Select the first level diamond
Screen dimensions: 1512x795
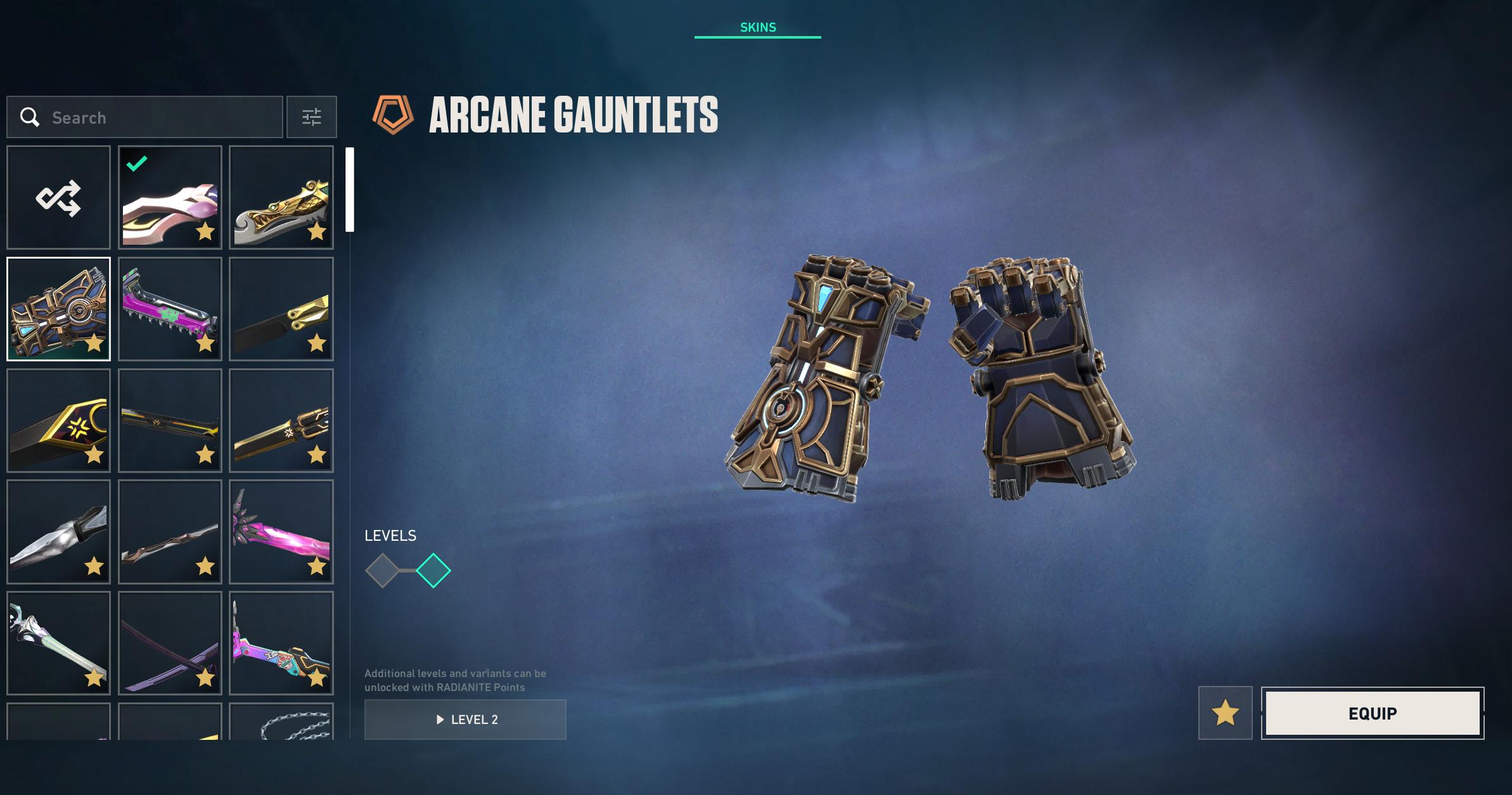[382, 571]
